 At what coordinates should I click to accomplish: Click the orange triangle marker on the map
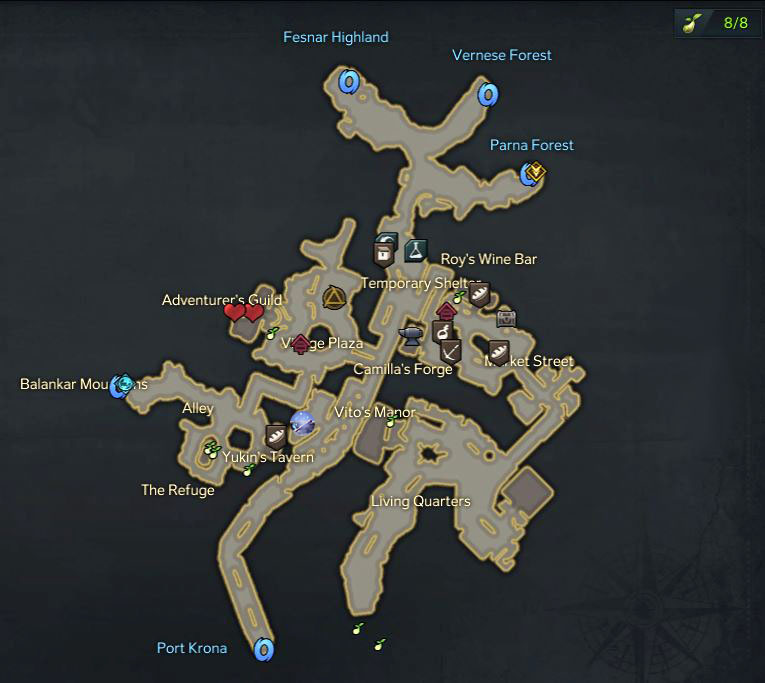pyautogui.click(x=333, y=298)
